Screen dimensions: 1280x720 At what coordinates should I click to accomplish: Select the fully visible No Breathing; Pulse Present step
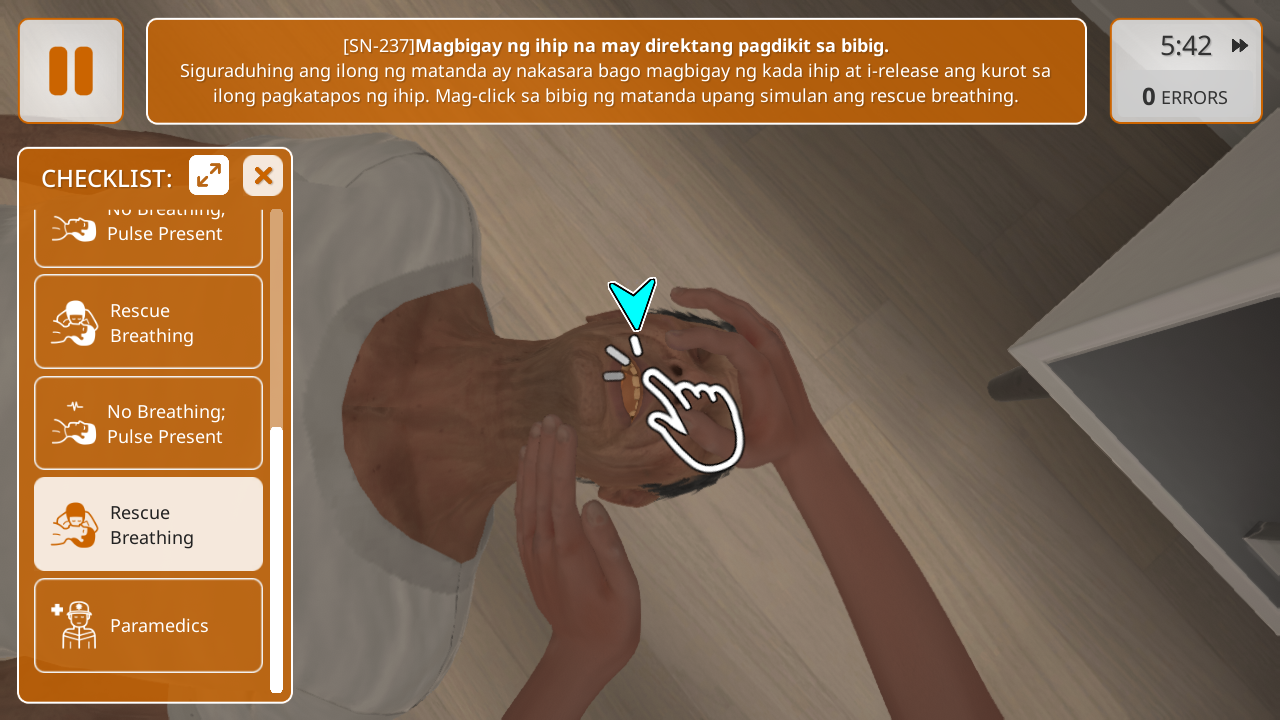148,424
